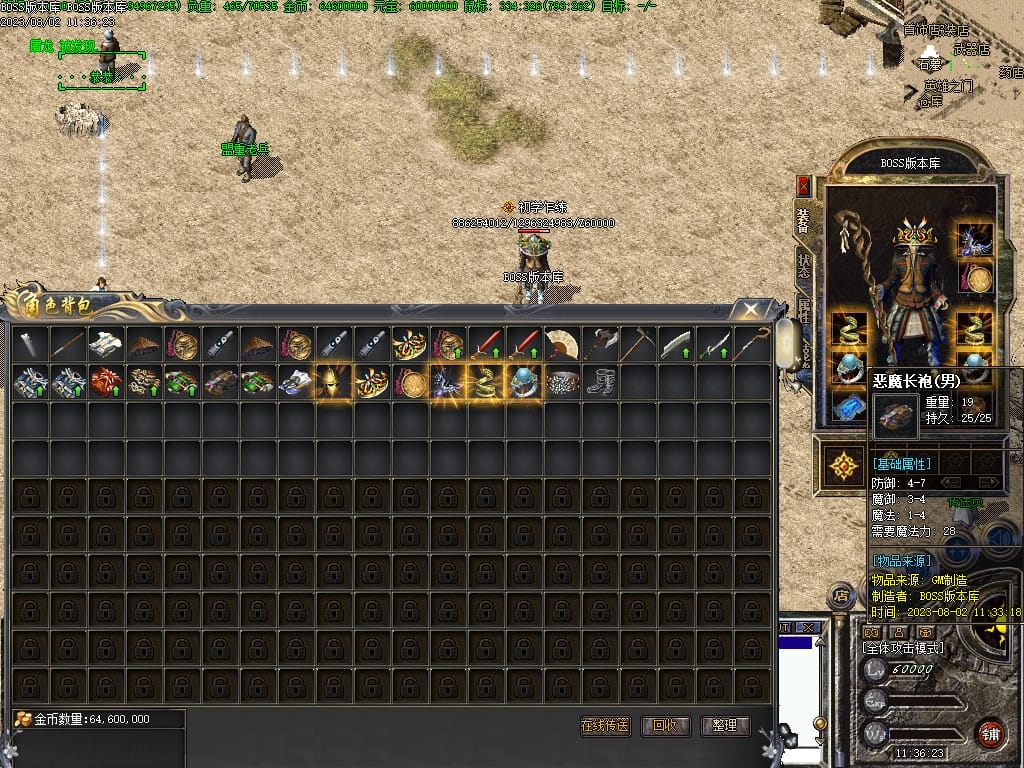The height and width of the screenshot is (768, 1024).
Task: Open the round red 铺 shop button
Action: coord(990,732)
